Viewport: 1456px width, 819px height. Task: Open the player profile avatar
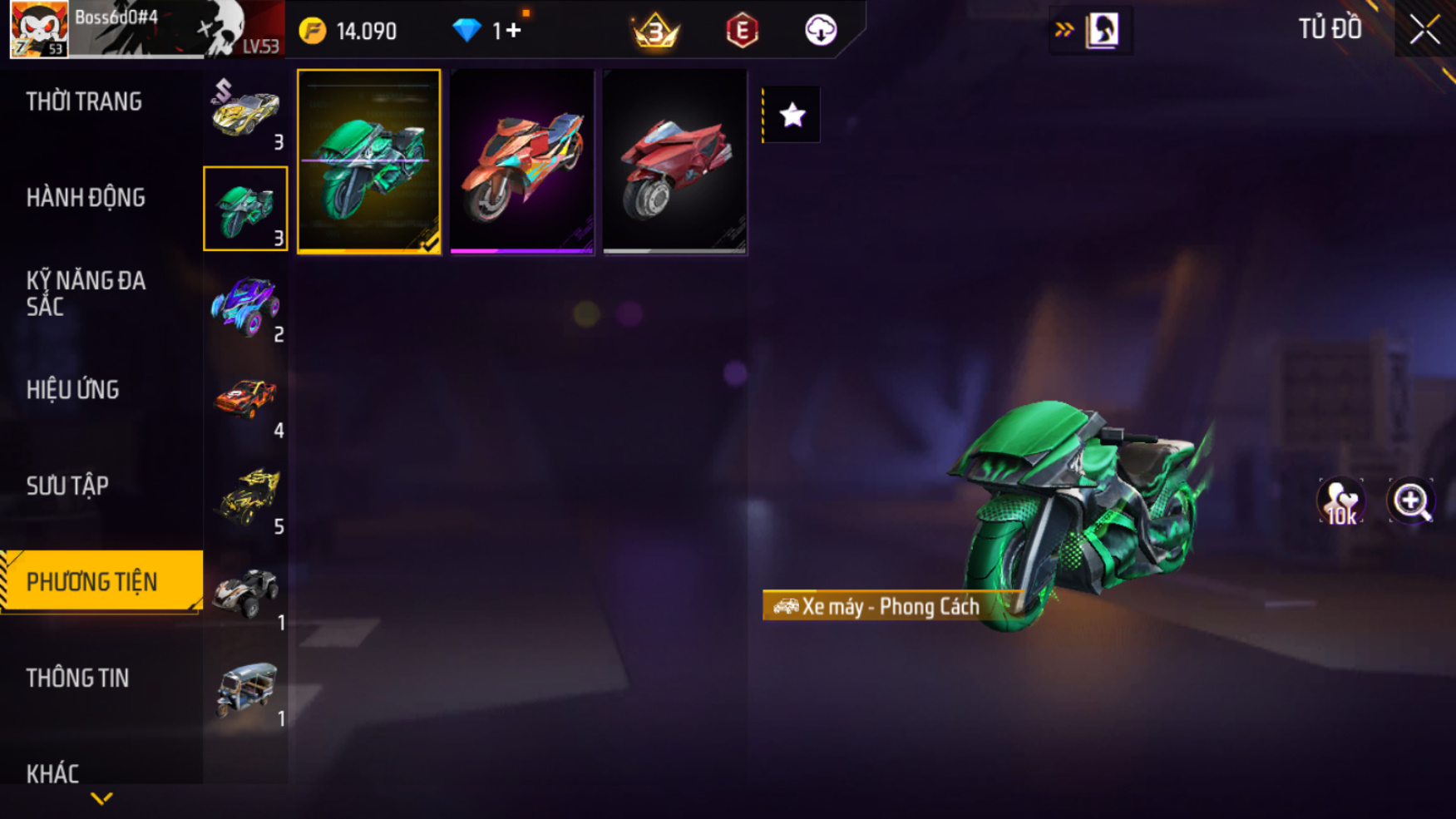point(39,29)
